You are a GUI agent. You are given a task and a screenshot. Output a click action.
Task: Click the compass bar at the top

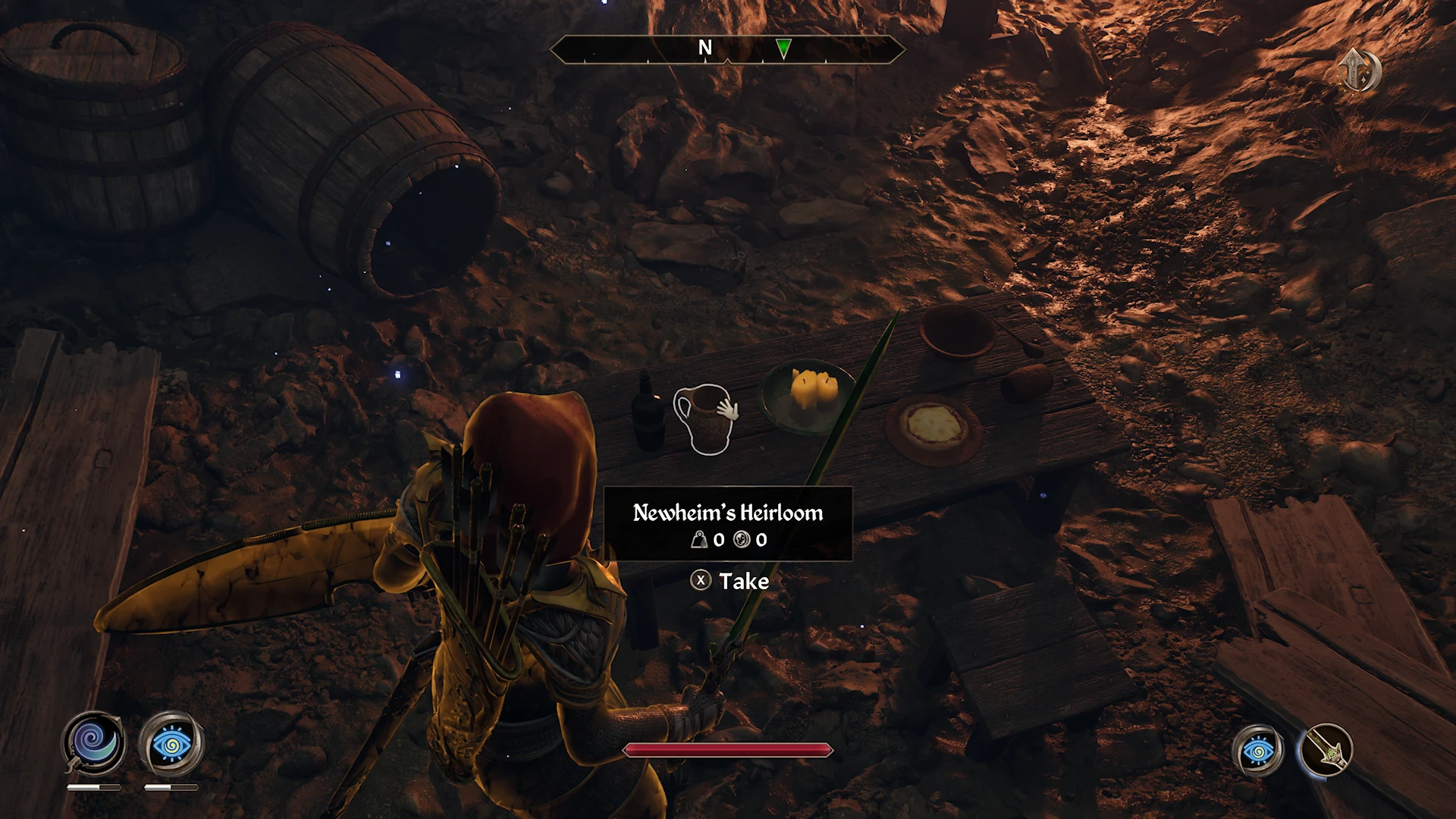[726, 50]
